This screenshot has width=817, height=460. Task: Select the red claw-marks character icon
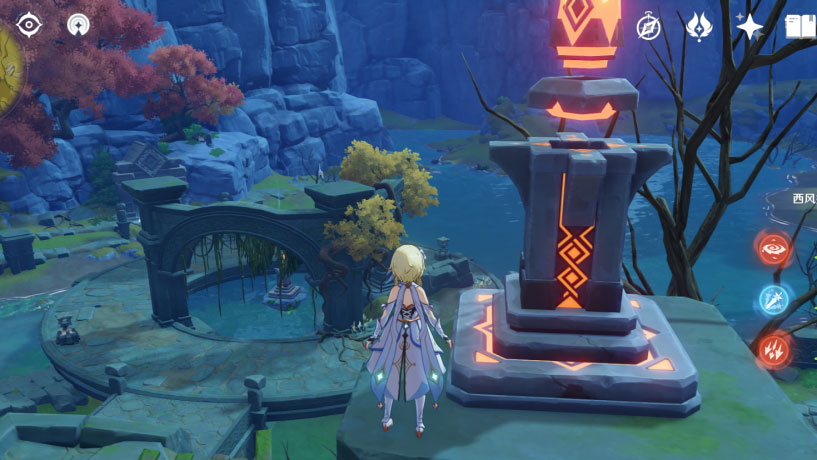(x=773, y=350)
